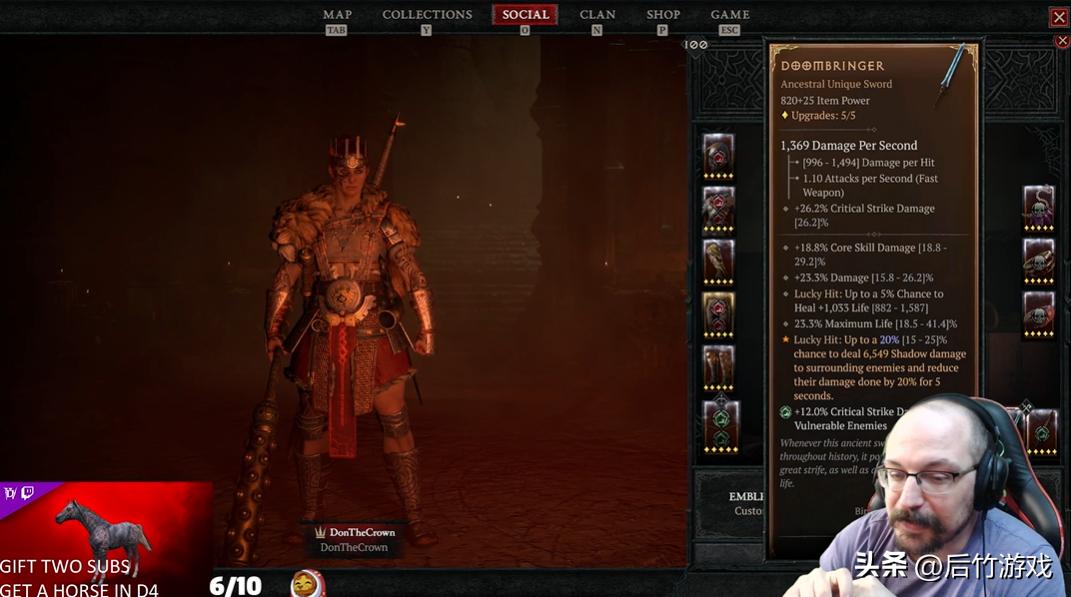Show the Game menu tab

click(x=730, y=15)
